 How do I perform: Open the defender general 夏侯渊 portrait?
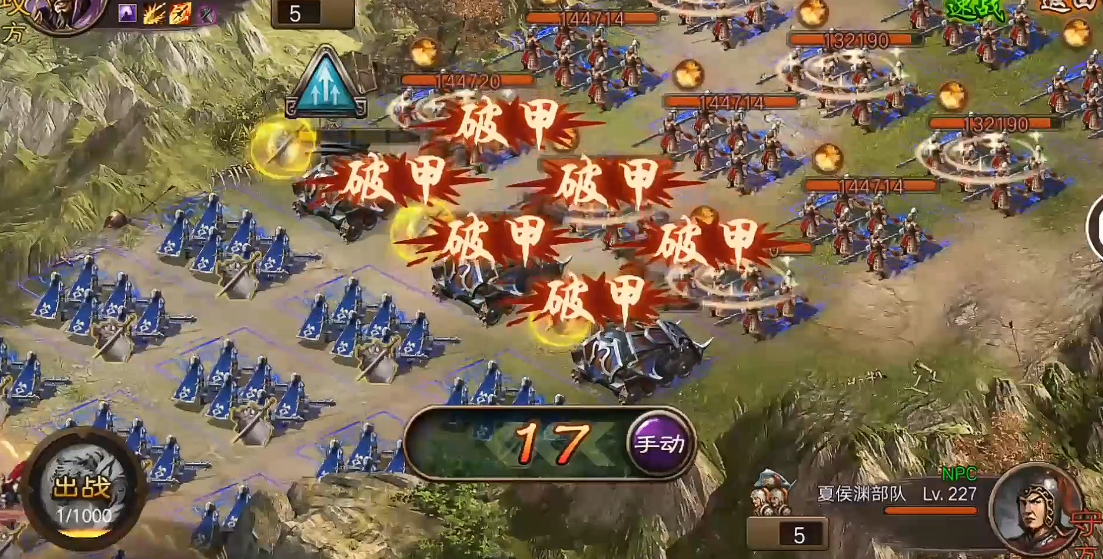pyautogui.click(x=1034, y=508)
